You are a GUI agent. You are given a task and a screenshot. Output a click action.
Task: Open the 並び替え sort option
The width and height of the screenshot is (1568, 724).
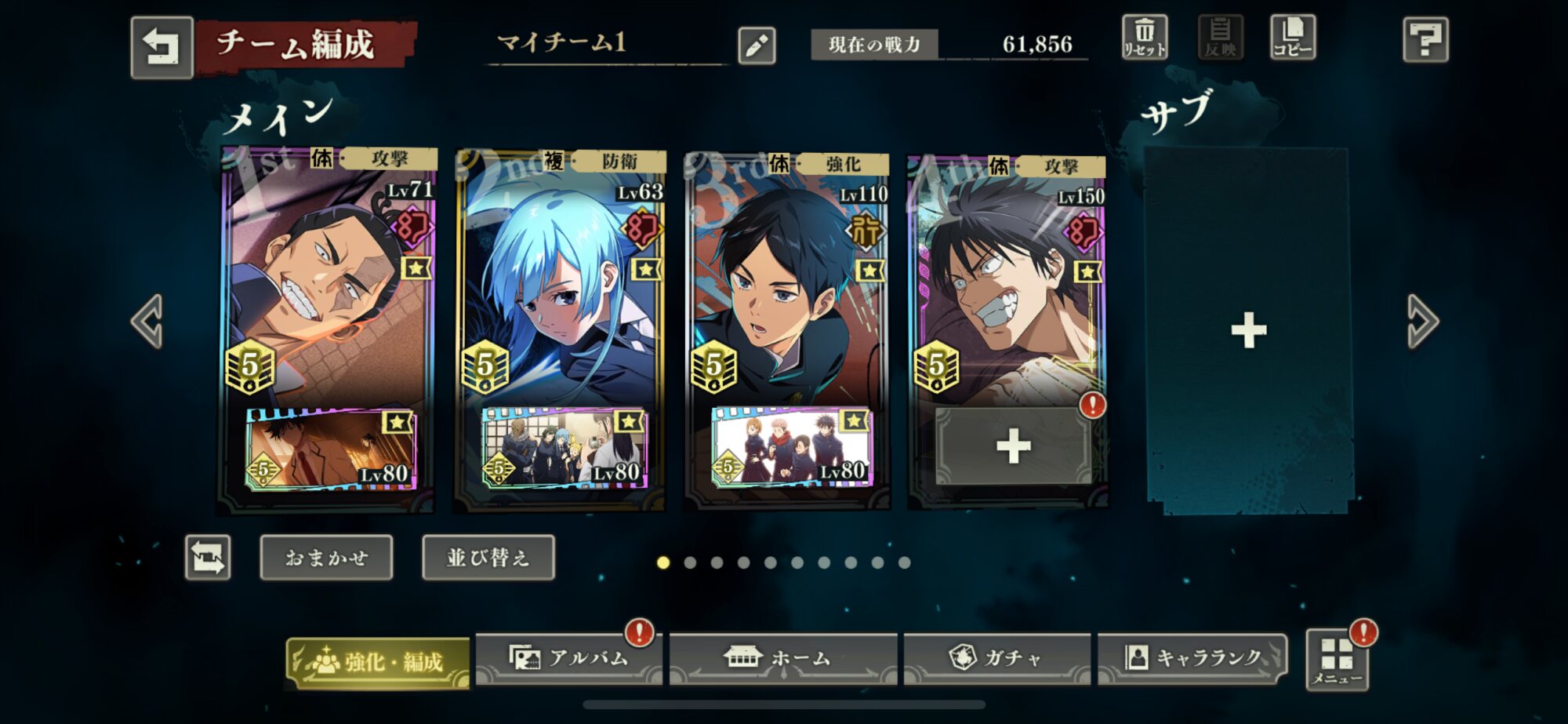488,558
